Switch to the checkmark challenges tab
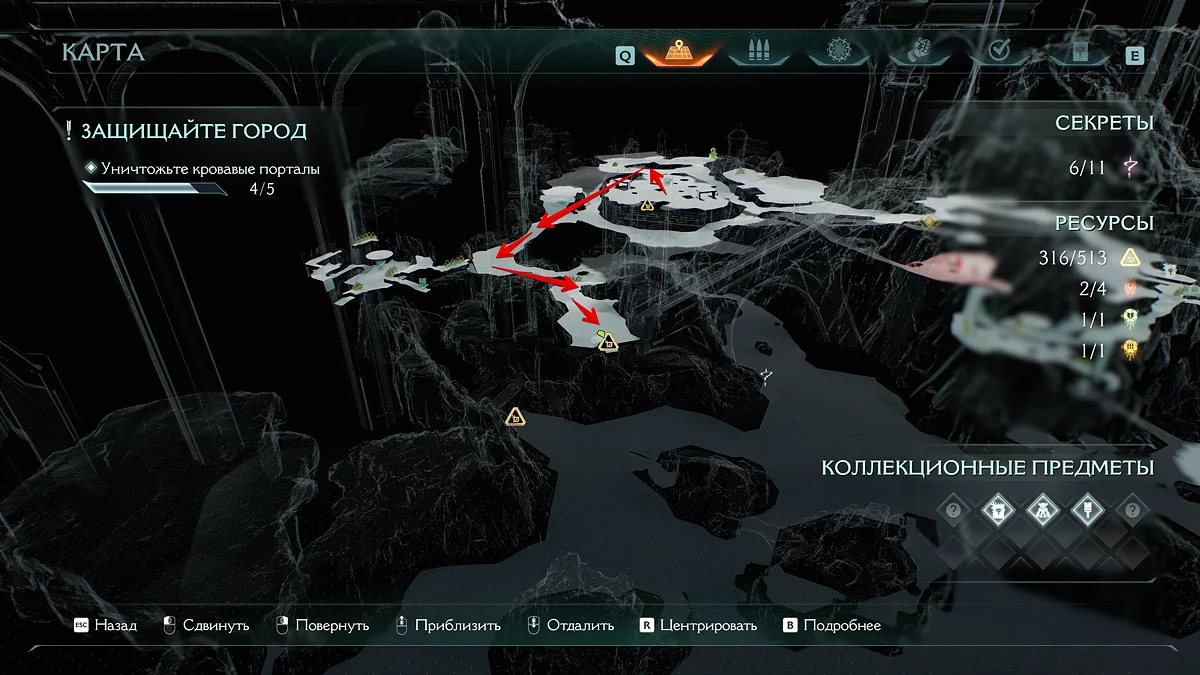 [x=997, y=52]
